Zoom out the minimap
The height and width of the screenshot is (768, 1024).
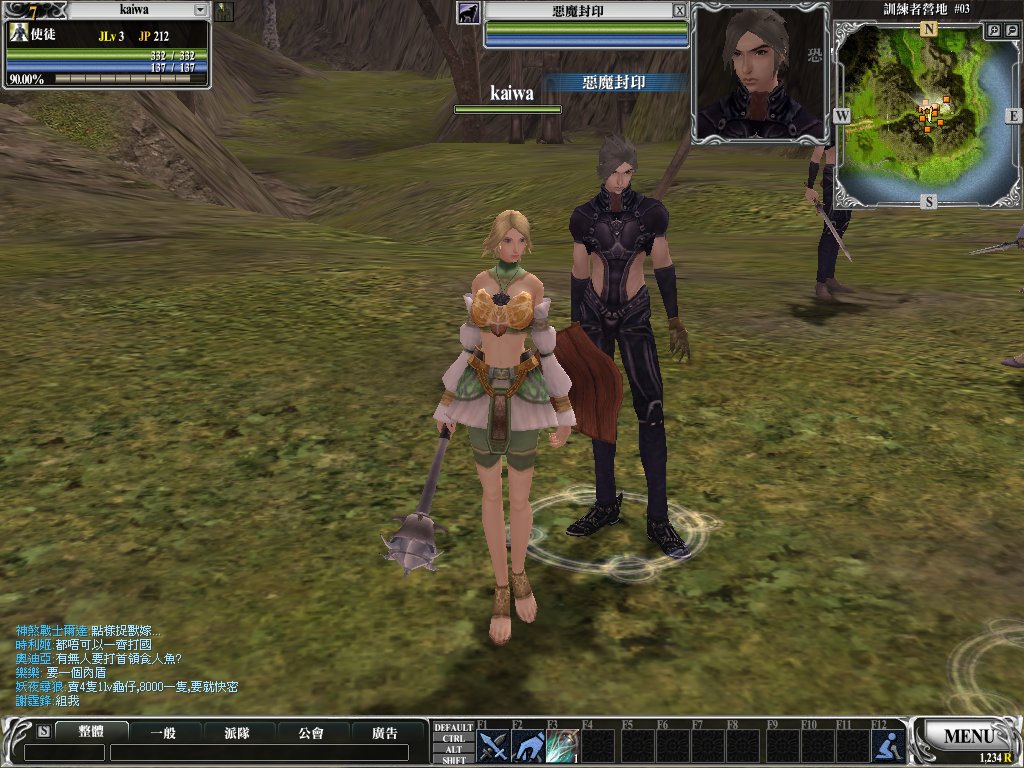tap(1011, 31)
